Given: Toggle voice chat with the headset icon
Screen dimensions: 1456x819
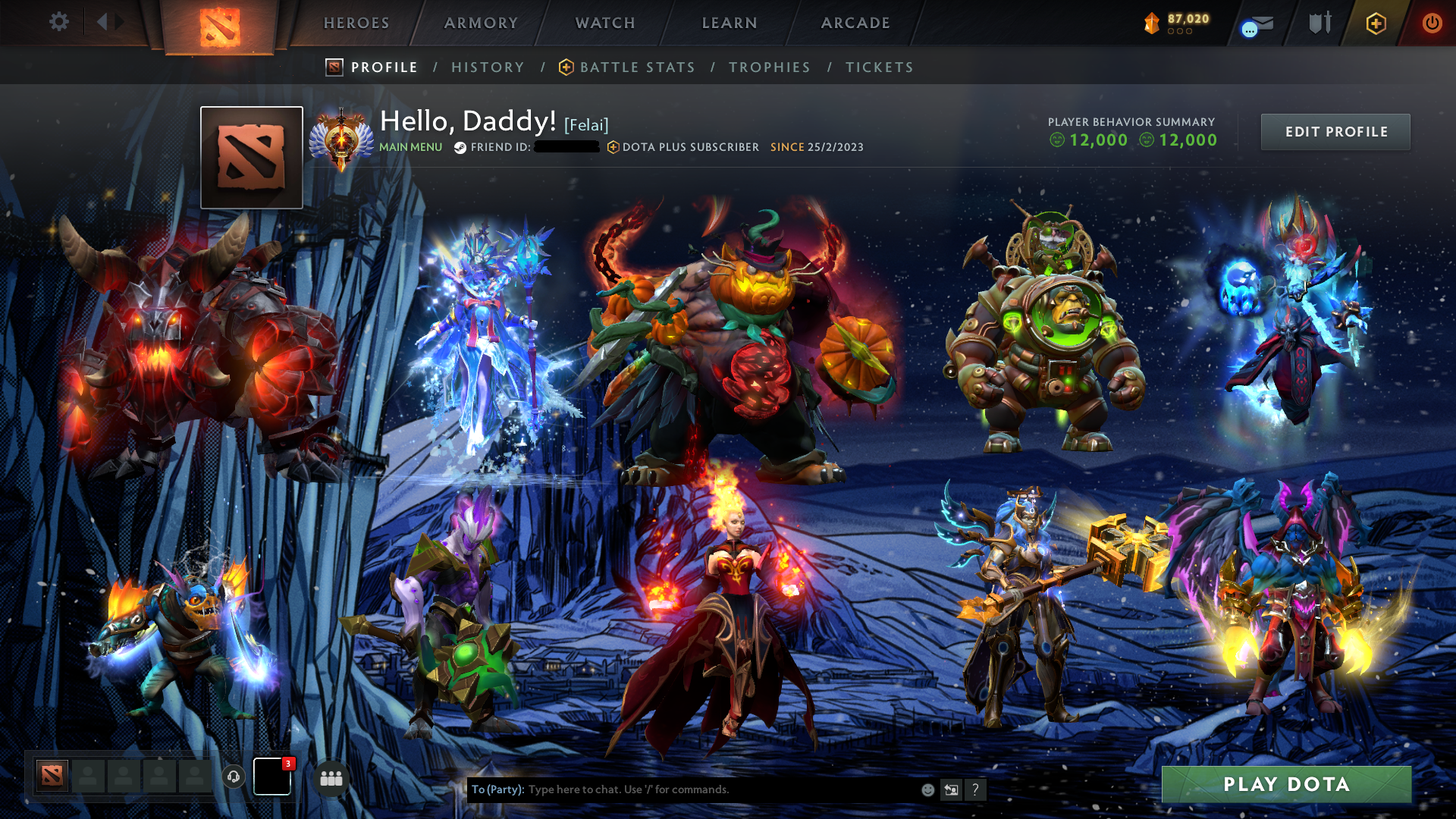Looking at the screenshot, I should click(x=233, y=777).
